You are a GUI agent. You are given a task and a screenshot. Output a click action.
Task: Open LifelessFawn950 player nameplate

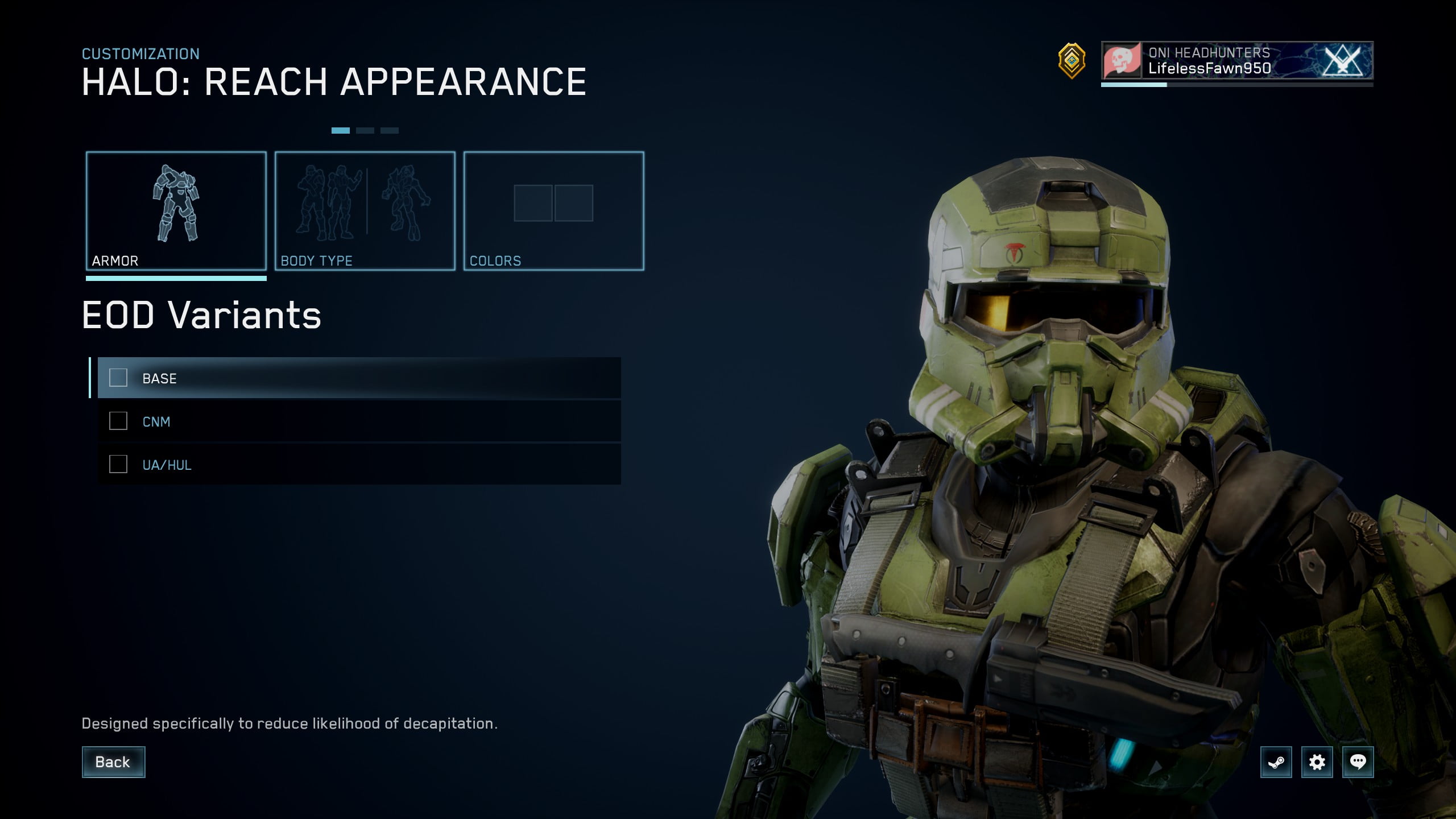[x=1237, y=60]
